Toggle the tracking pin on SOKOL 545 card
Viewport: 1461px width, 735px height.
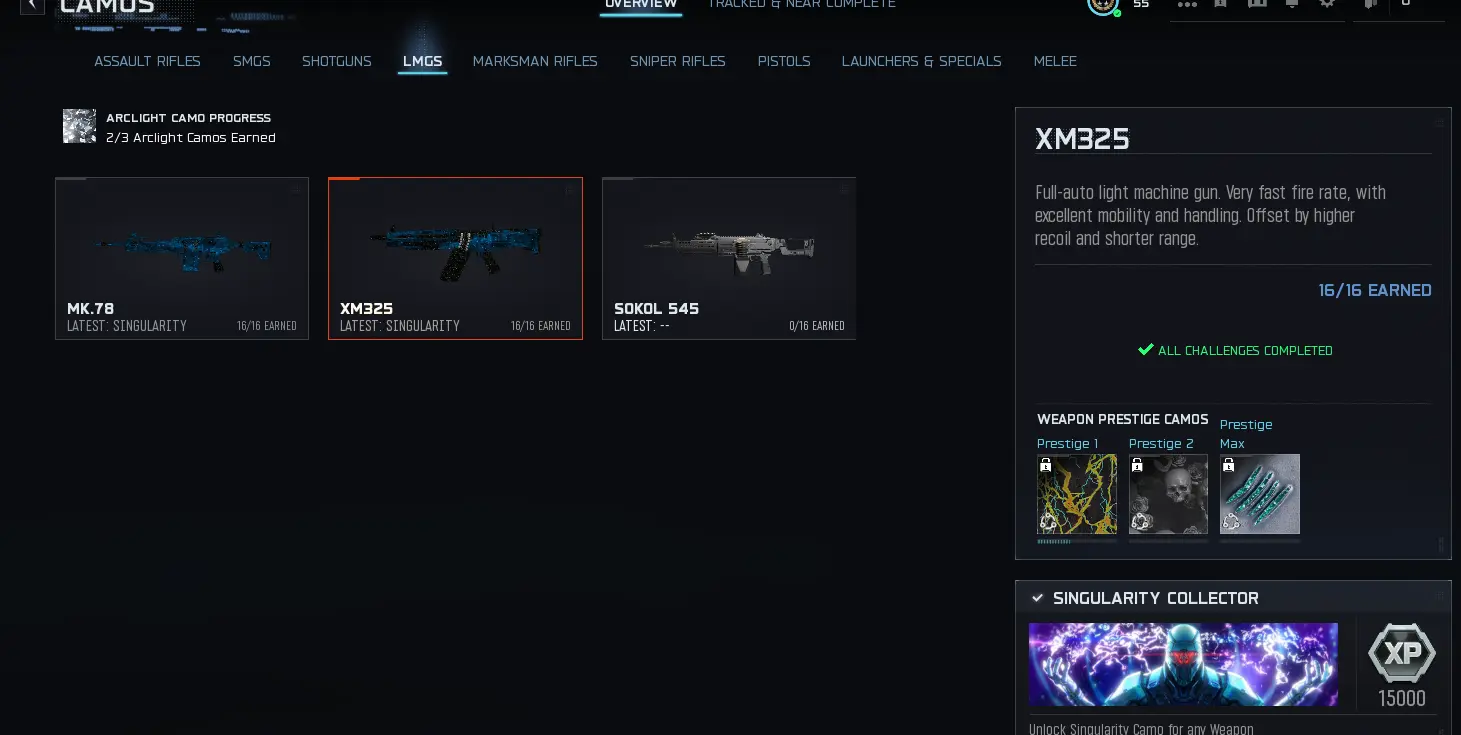coord(843,189)
